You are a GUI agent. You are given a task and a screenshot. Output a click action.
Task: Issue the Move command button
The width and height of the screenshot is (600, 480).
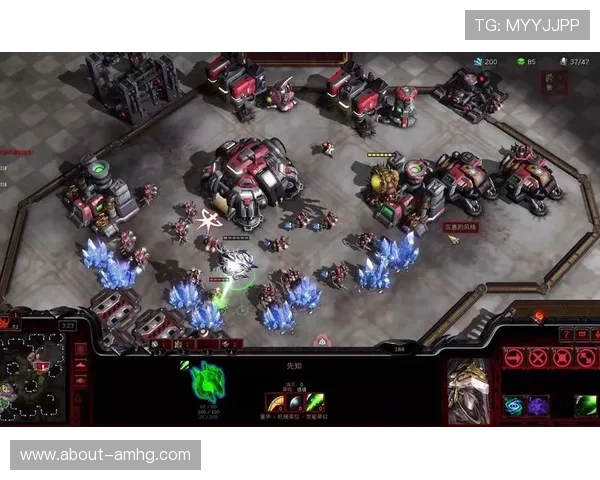[x=514, y=357]
